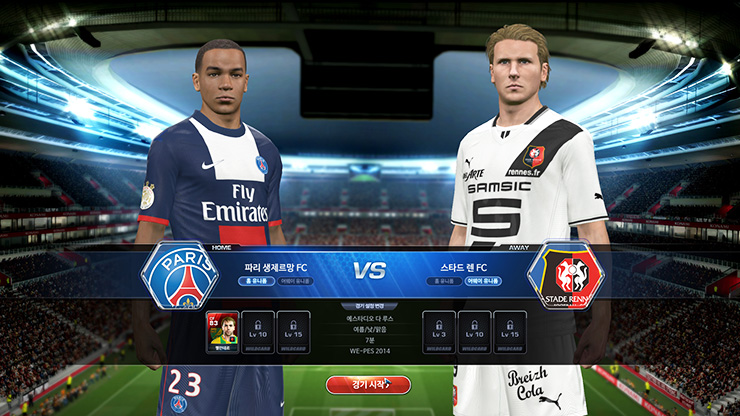Select home kit for Paris Saint-Germain
740x416 pixels.
(x=258, y=281)
